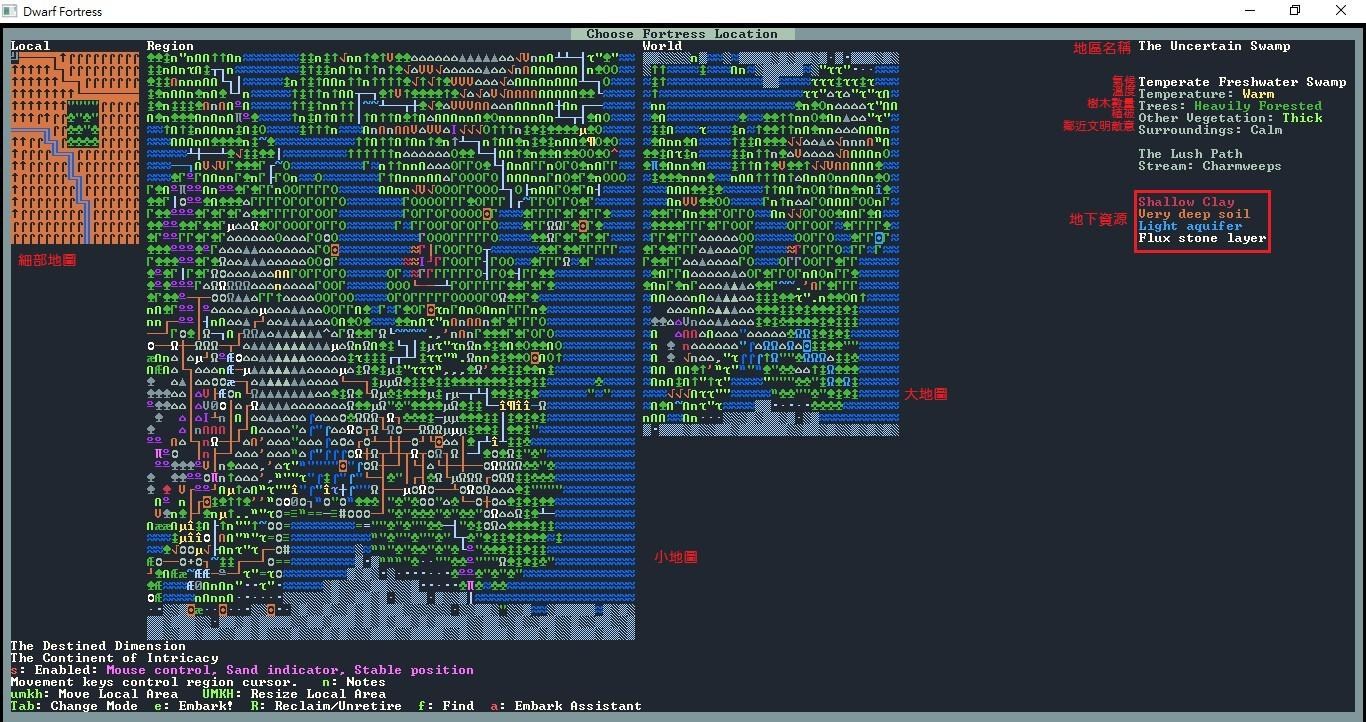
Task: Click the Dwarf Fortress title bar icon
Action: (x=10, y=11)
